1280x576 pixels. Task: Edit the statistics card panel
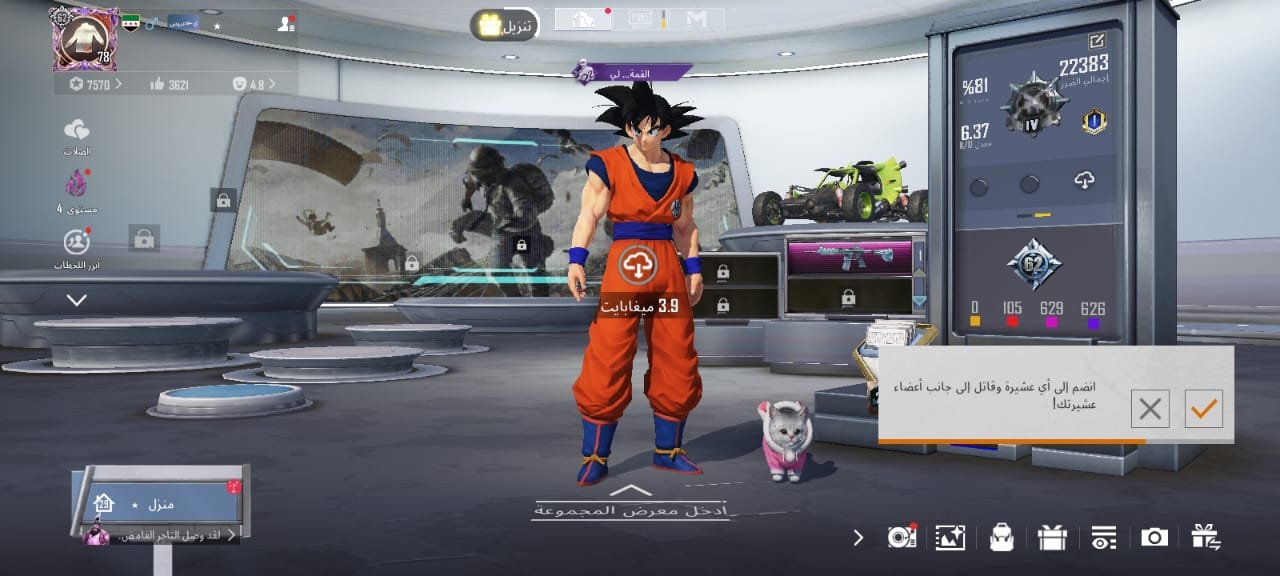[1096, 41]
